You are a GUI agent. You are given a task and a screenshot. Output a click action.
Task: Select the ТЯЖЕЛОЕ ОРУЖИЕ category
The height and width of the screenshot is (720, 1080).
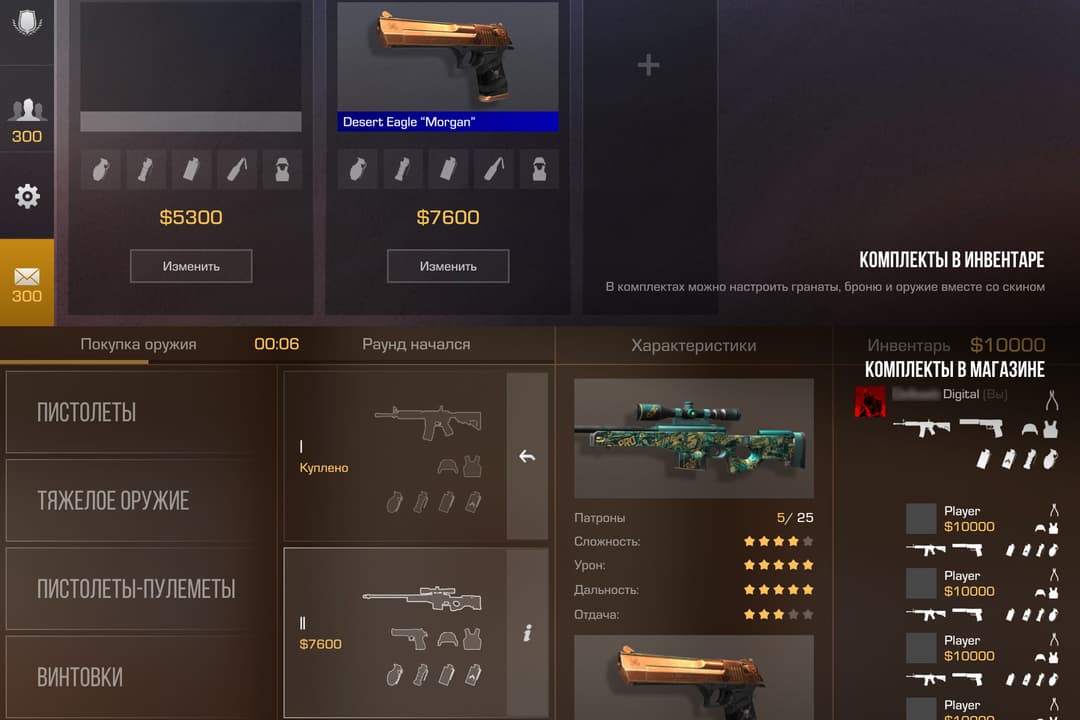point(140,500)
